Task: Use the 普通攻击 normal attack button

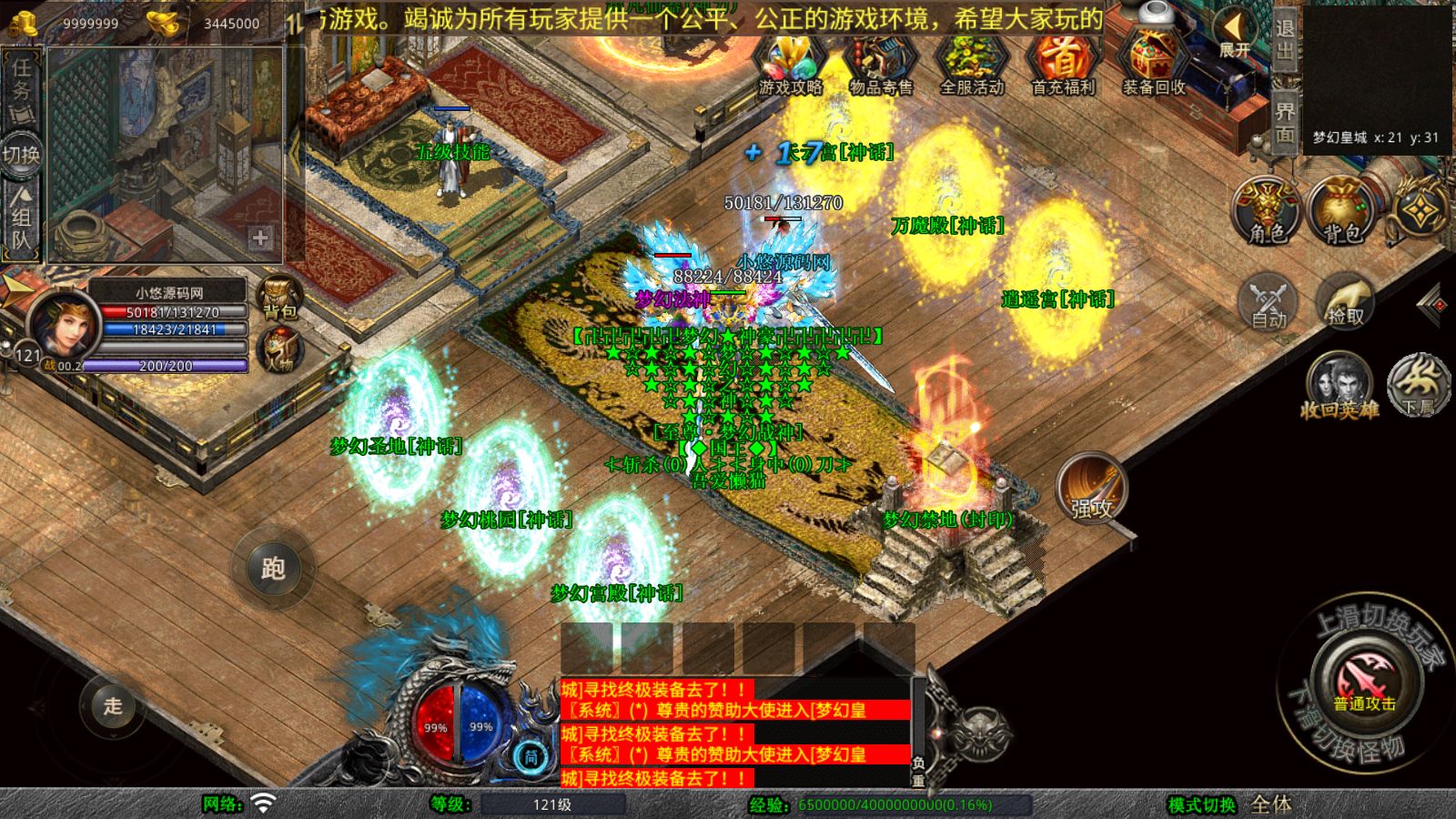Action: point(1364,681)
